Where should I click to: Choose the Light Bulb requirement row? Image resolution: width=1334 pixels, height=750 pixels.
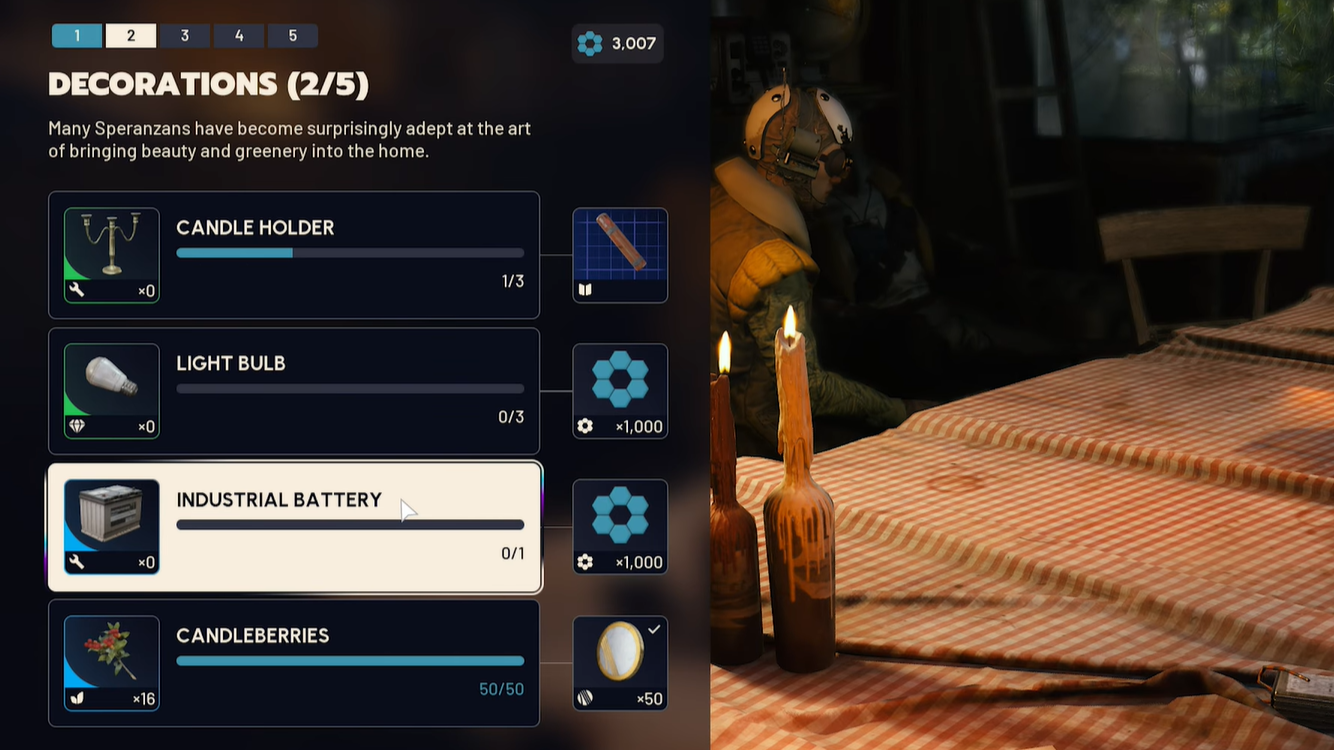pyautogui.click(x=350, y=391)
